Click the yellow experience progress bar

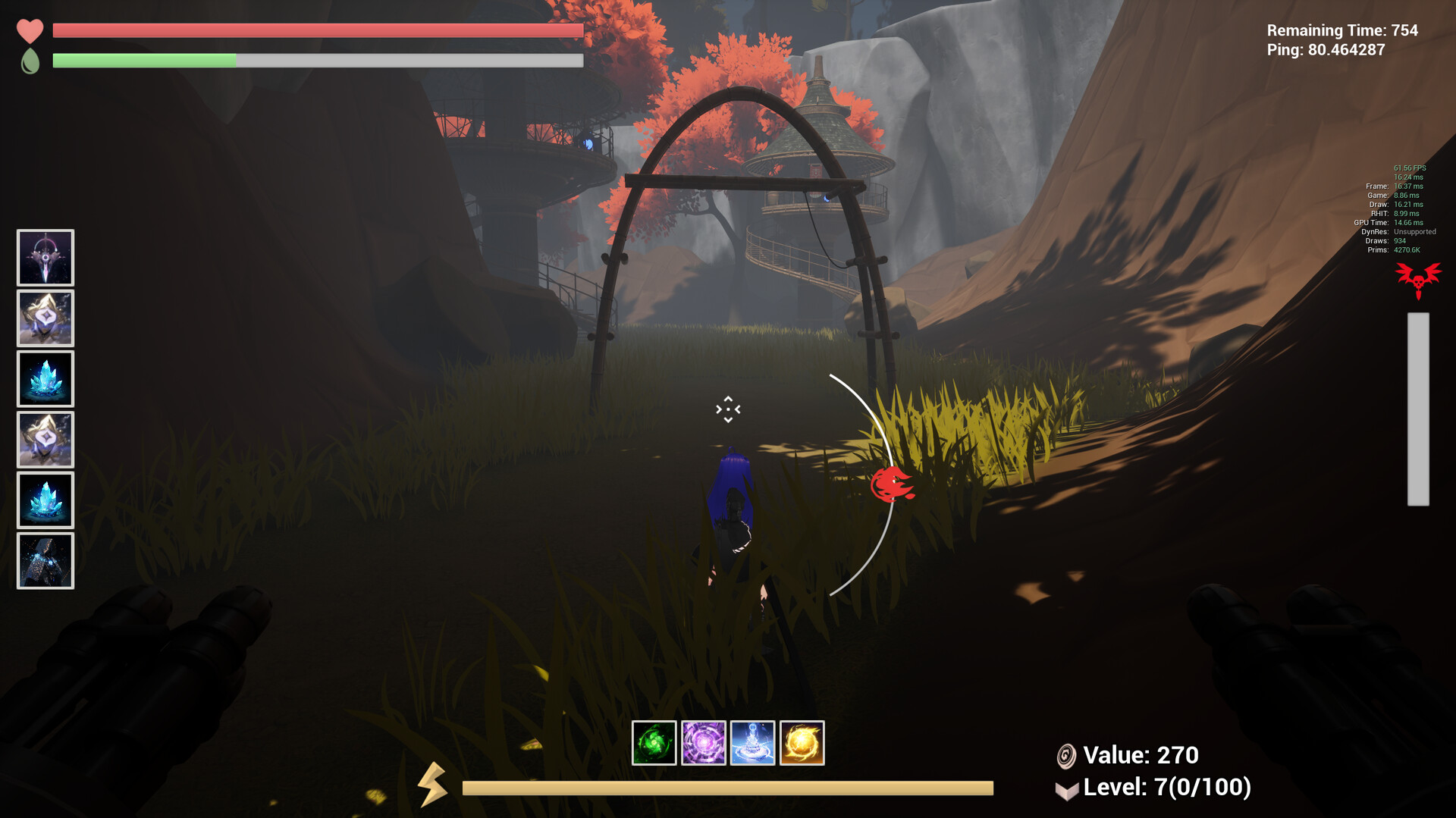tap(728, 788)
